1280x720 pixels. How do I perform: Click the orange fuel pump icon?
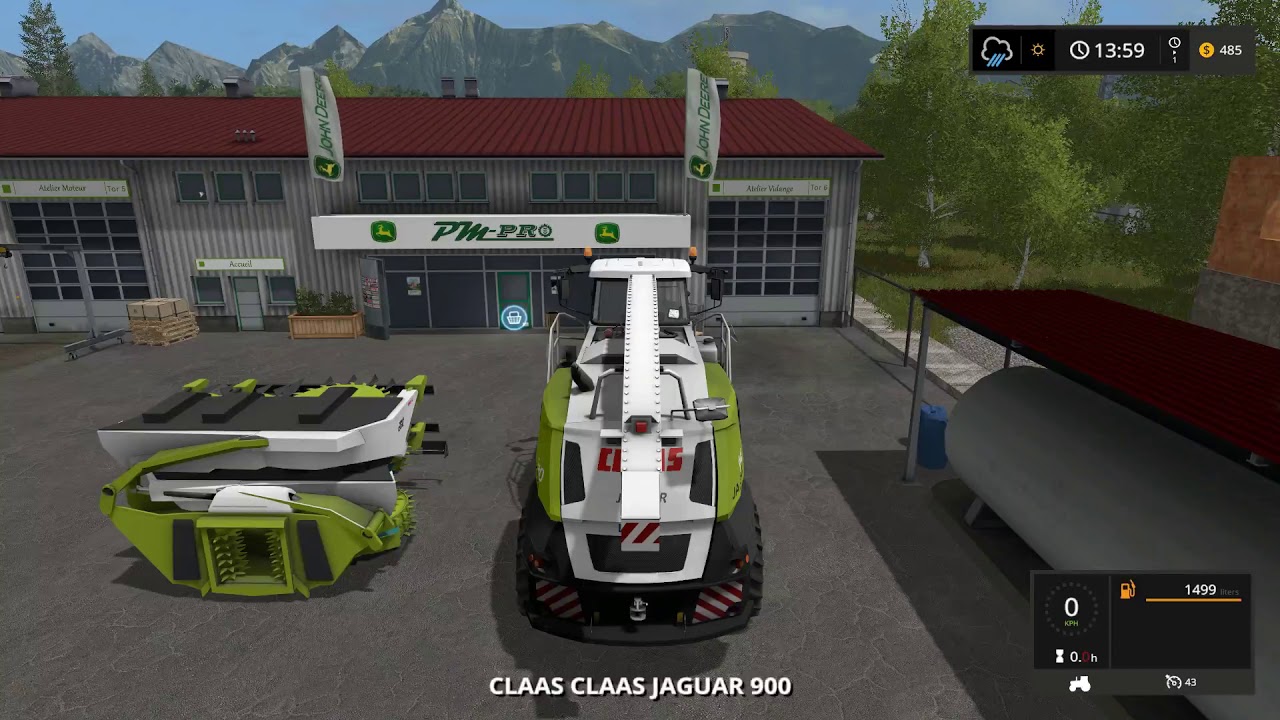pos(1128,590)
